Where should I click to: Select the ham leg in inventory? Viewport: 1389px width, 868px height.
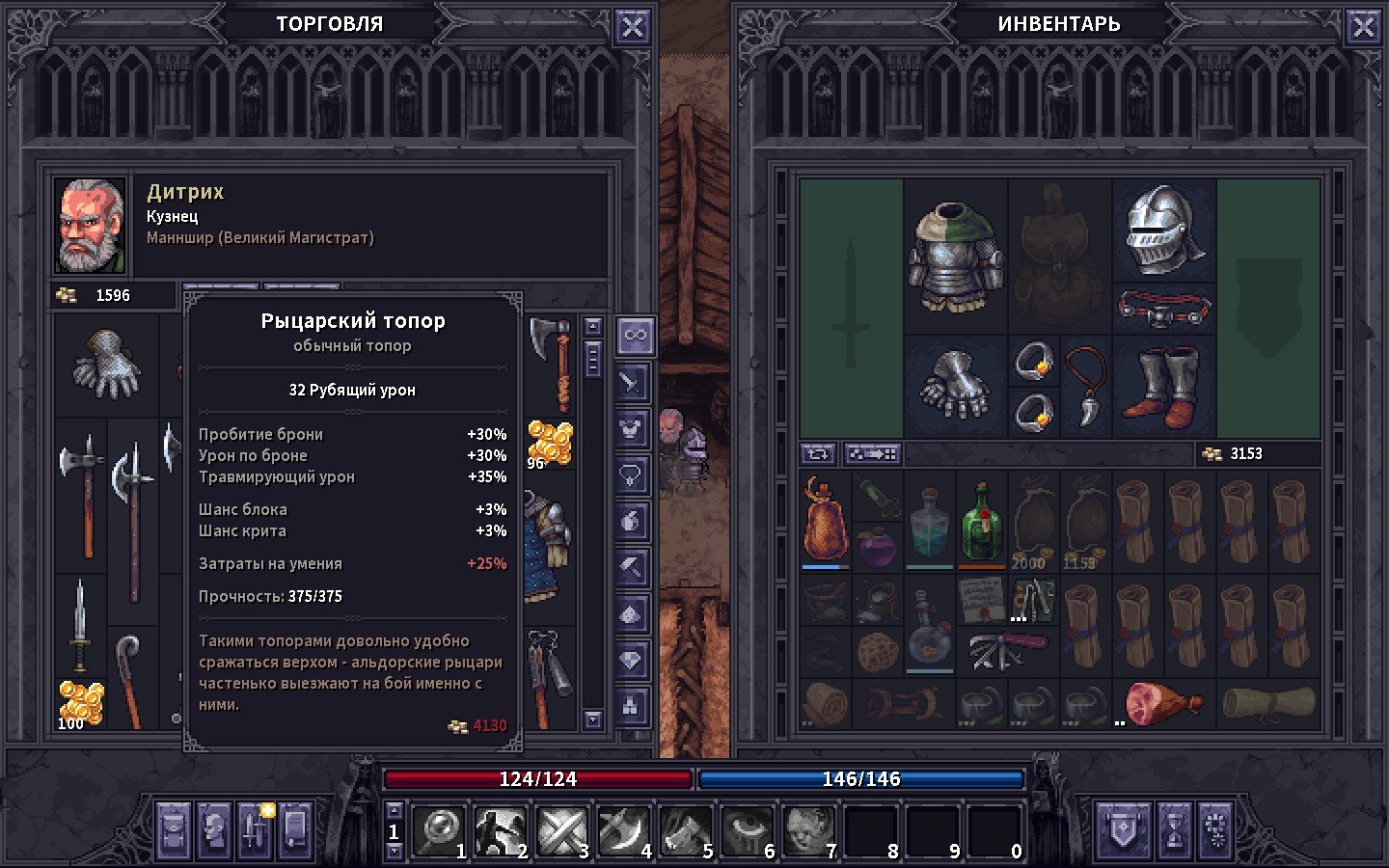coord(1162,703)
